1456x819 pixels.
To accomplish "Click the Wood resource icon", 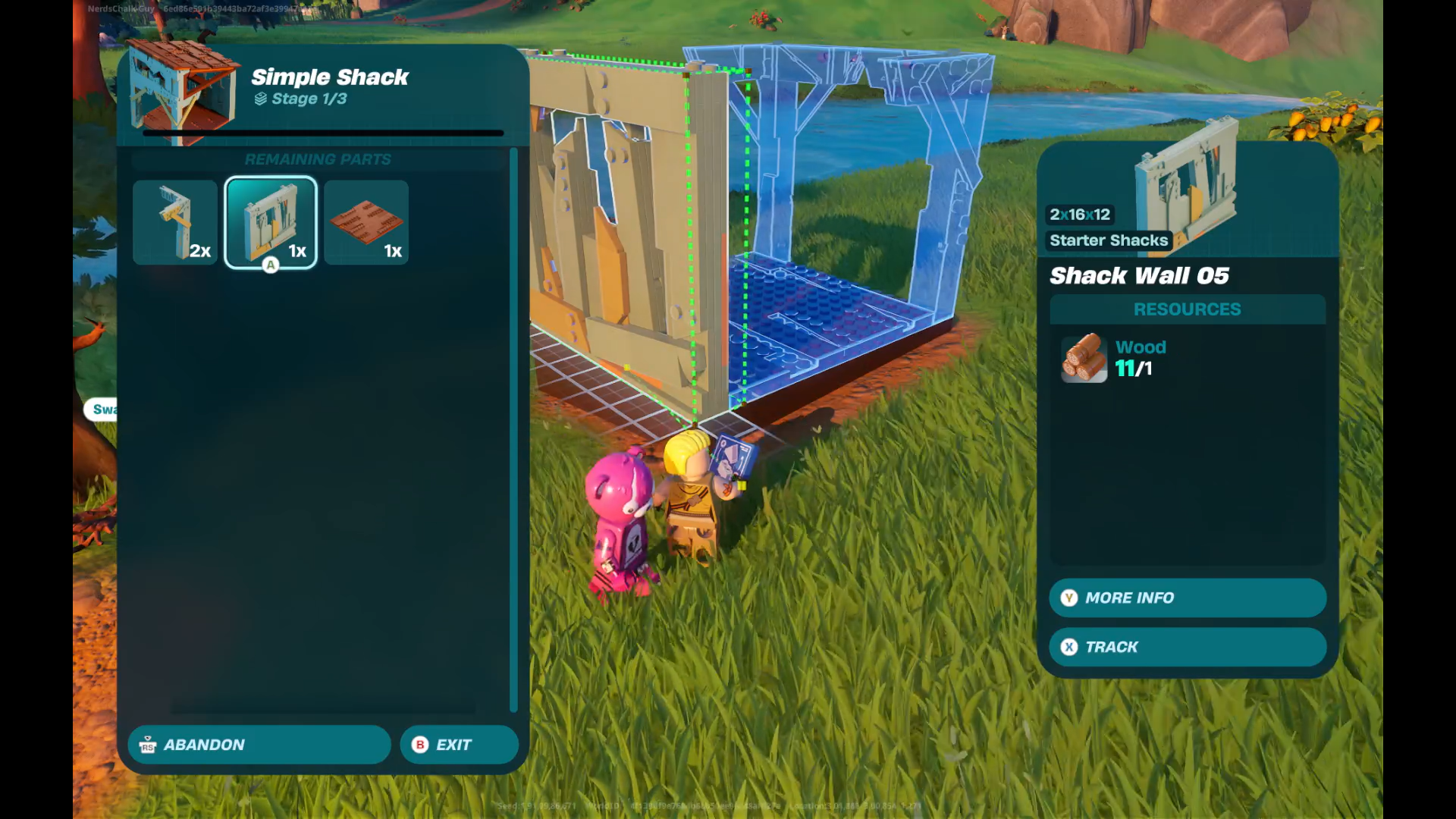I will pos(1084,358).
